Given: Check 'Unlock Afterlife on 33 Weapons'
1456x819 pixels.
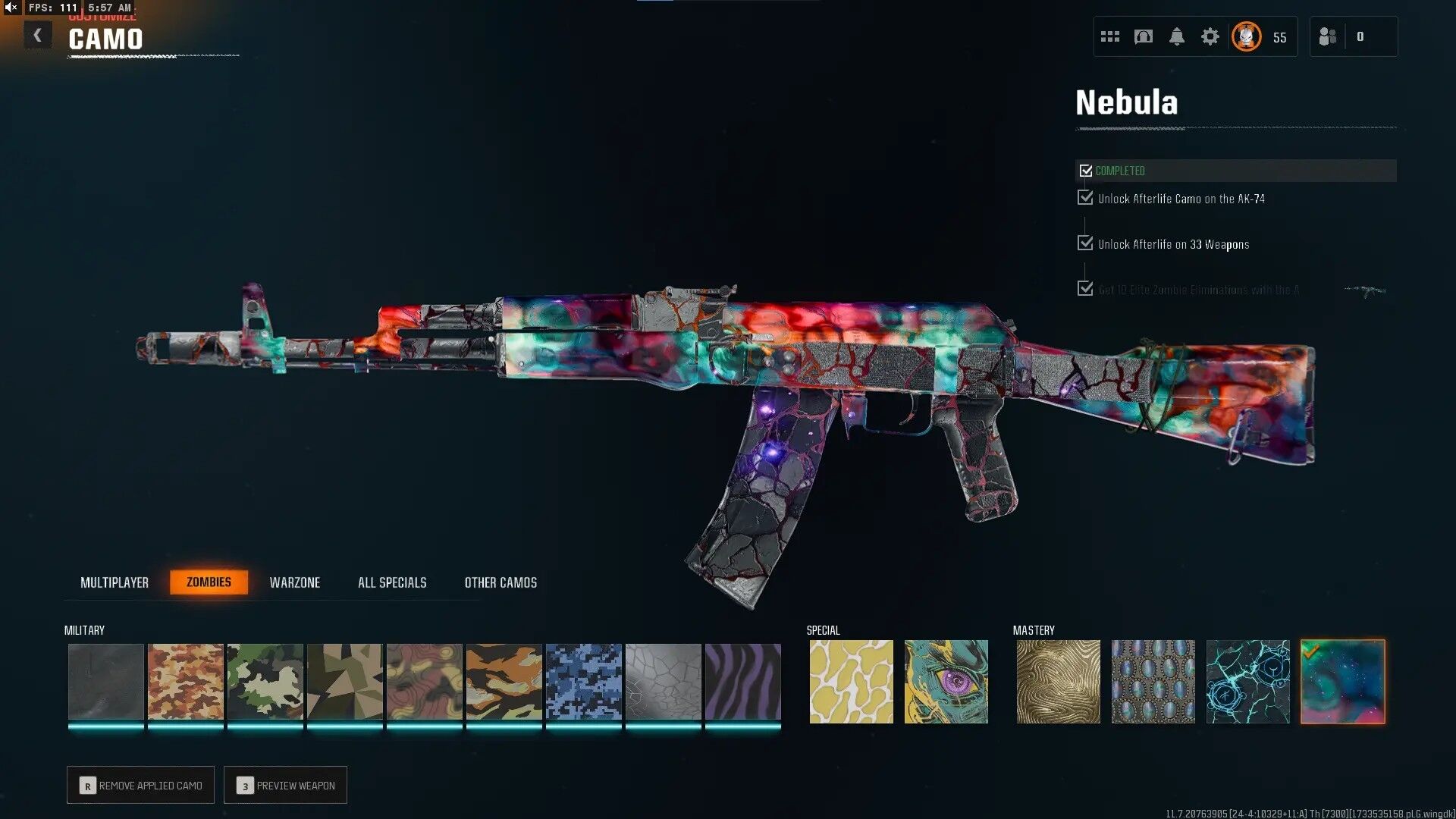Looking at the screenshot, I should 1084,243.
